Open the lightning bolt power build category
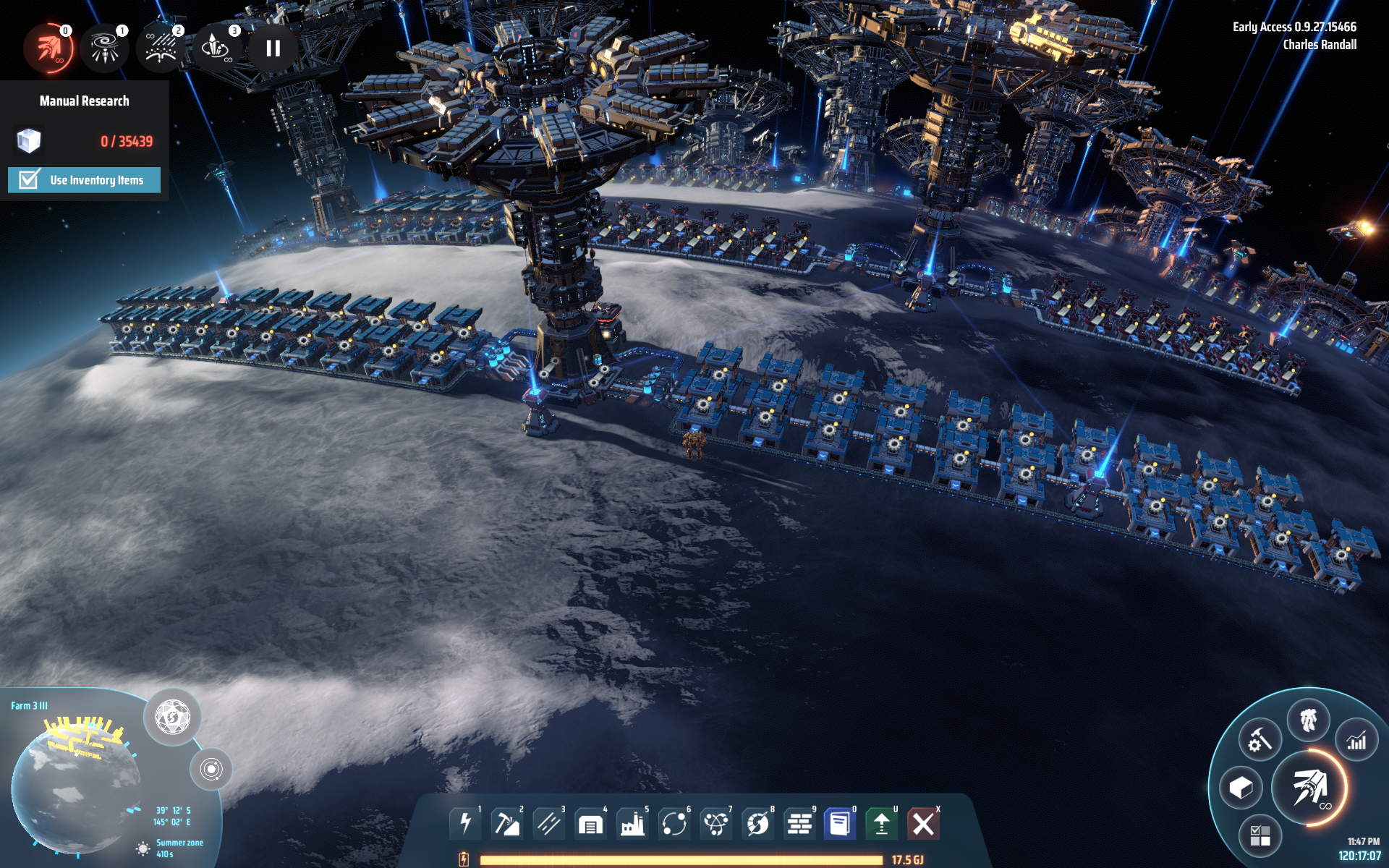 [465, 823]
